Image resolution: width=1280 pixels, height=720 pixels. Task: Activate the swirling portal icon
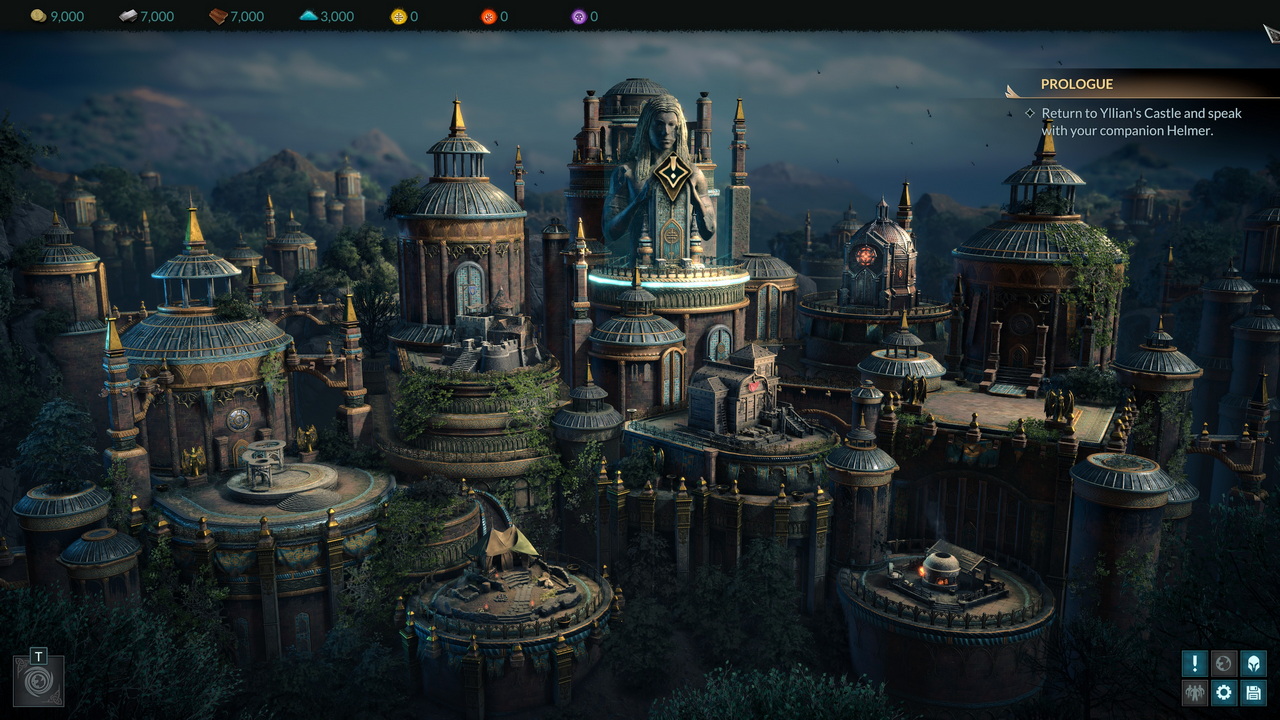[x=39, y=682]
